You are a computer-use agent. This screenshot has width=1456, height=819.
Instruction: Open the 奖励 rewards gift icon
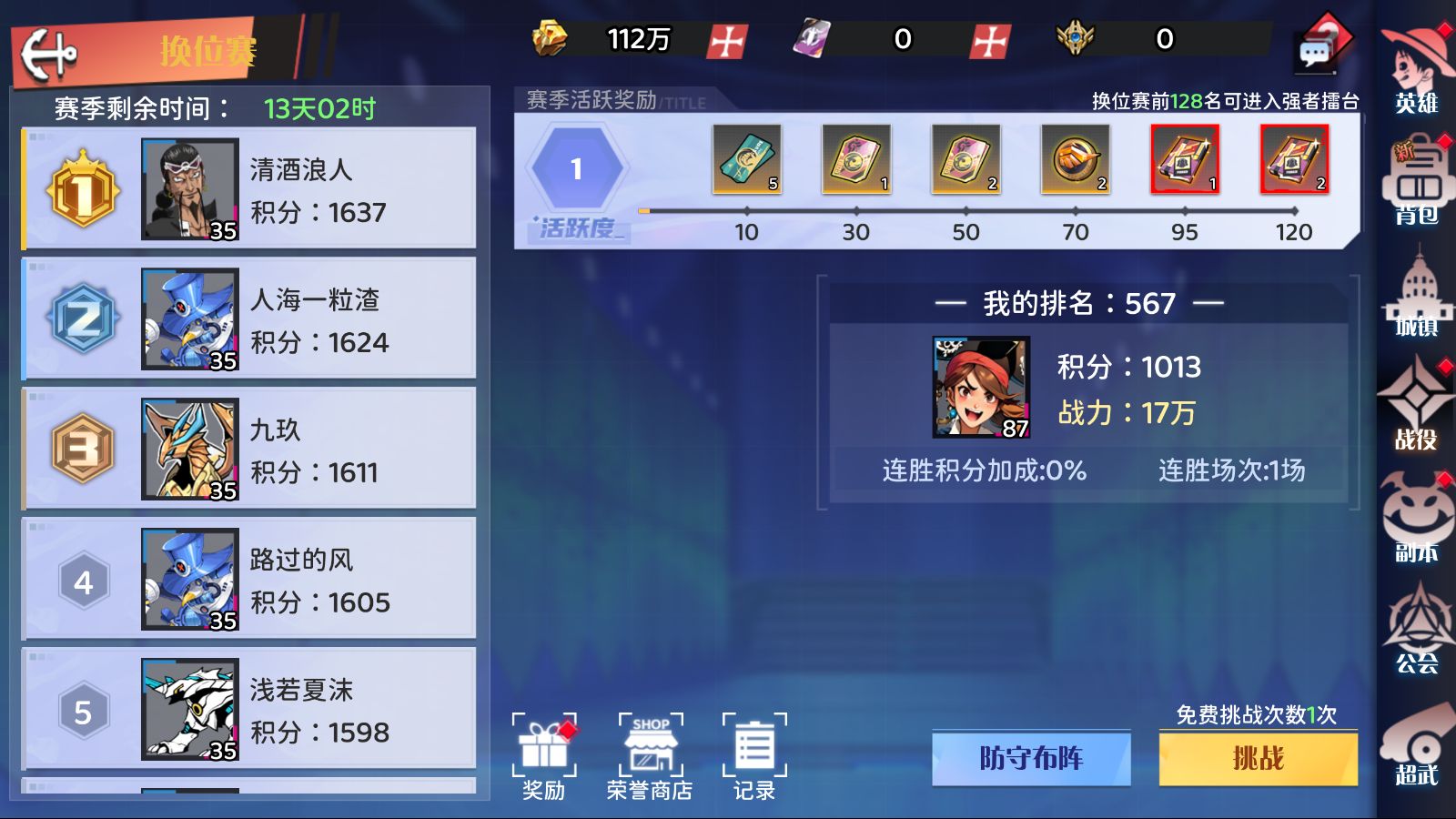coord(544,756)
